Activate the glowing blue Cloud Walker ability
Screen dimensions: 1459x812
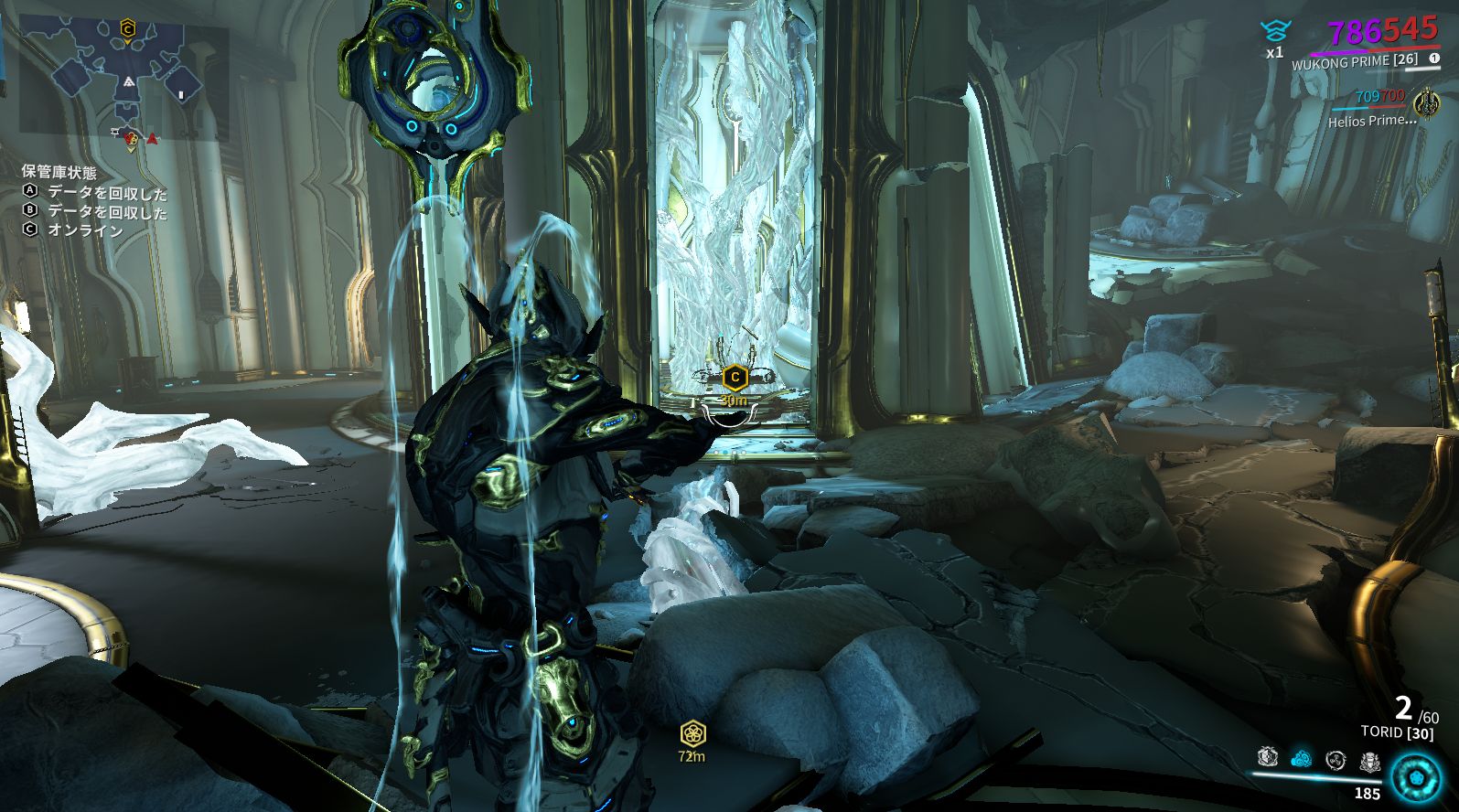(x=1302, y=758)
